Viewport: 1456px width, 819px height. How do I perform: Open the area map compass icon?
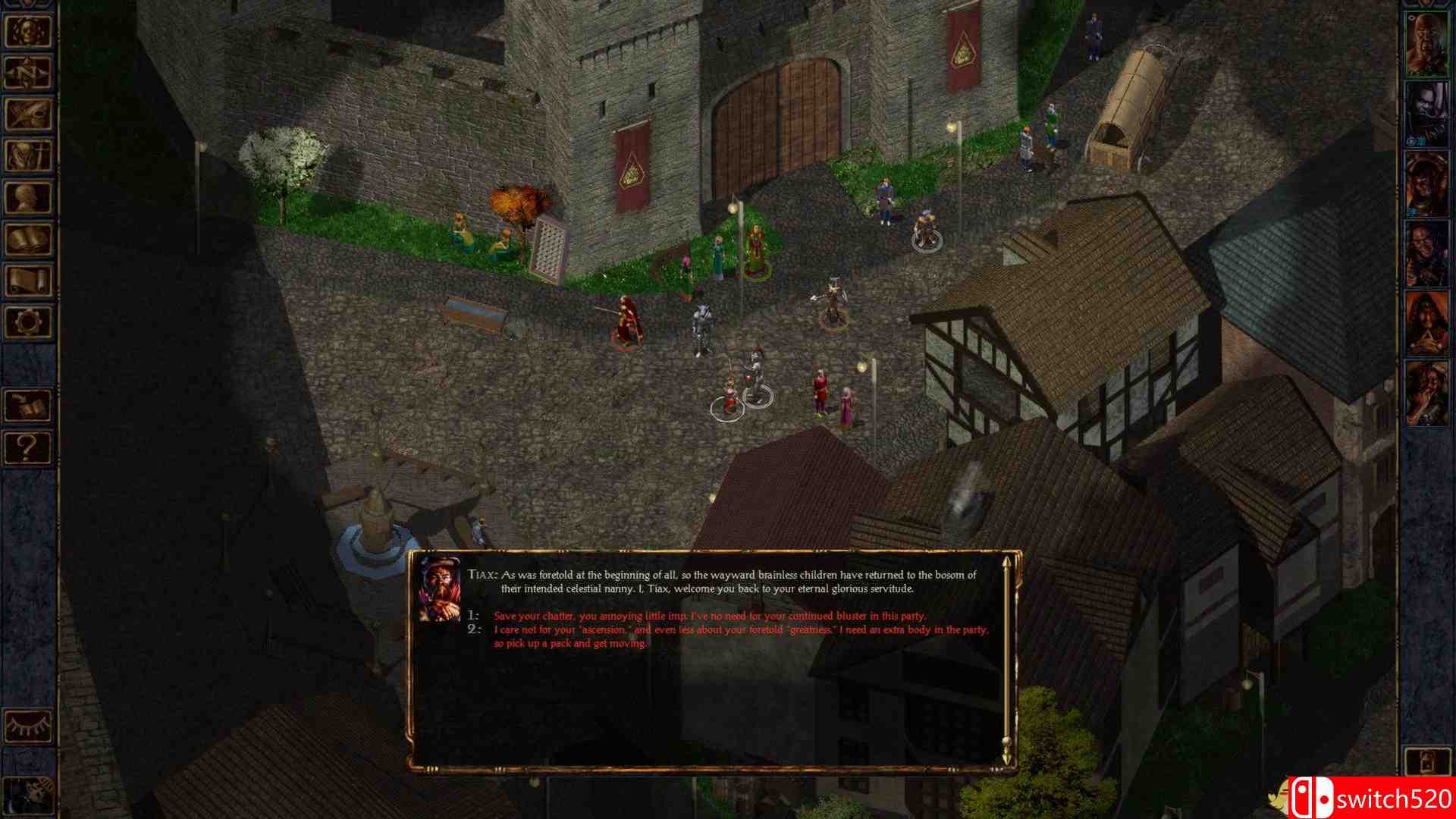tap(29, 72)
